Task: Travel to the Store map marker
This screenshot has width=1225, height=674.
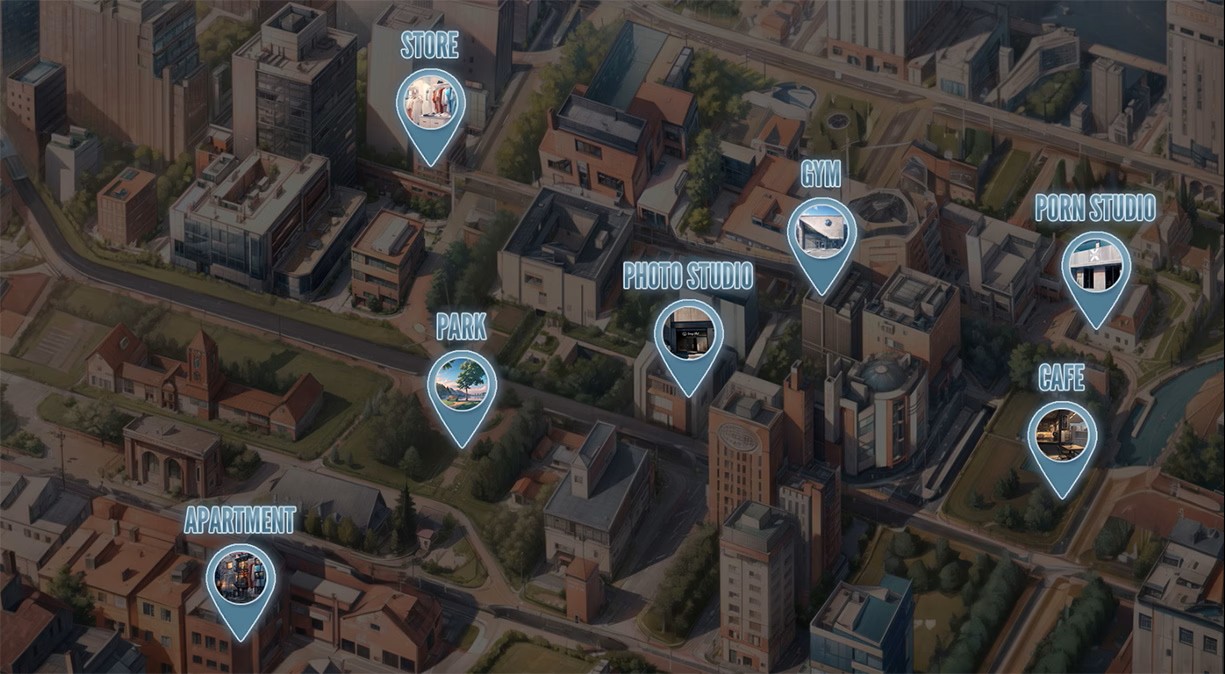Action: (x=431, y=104)
